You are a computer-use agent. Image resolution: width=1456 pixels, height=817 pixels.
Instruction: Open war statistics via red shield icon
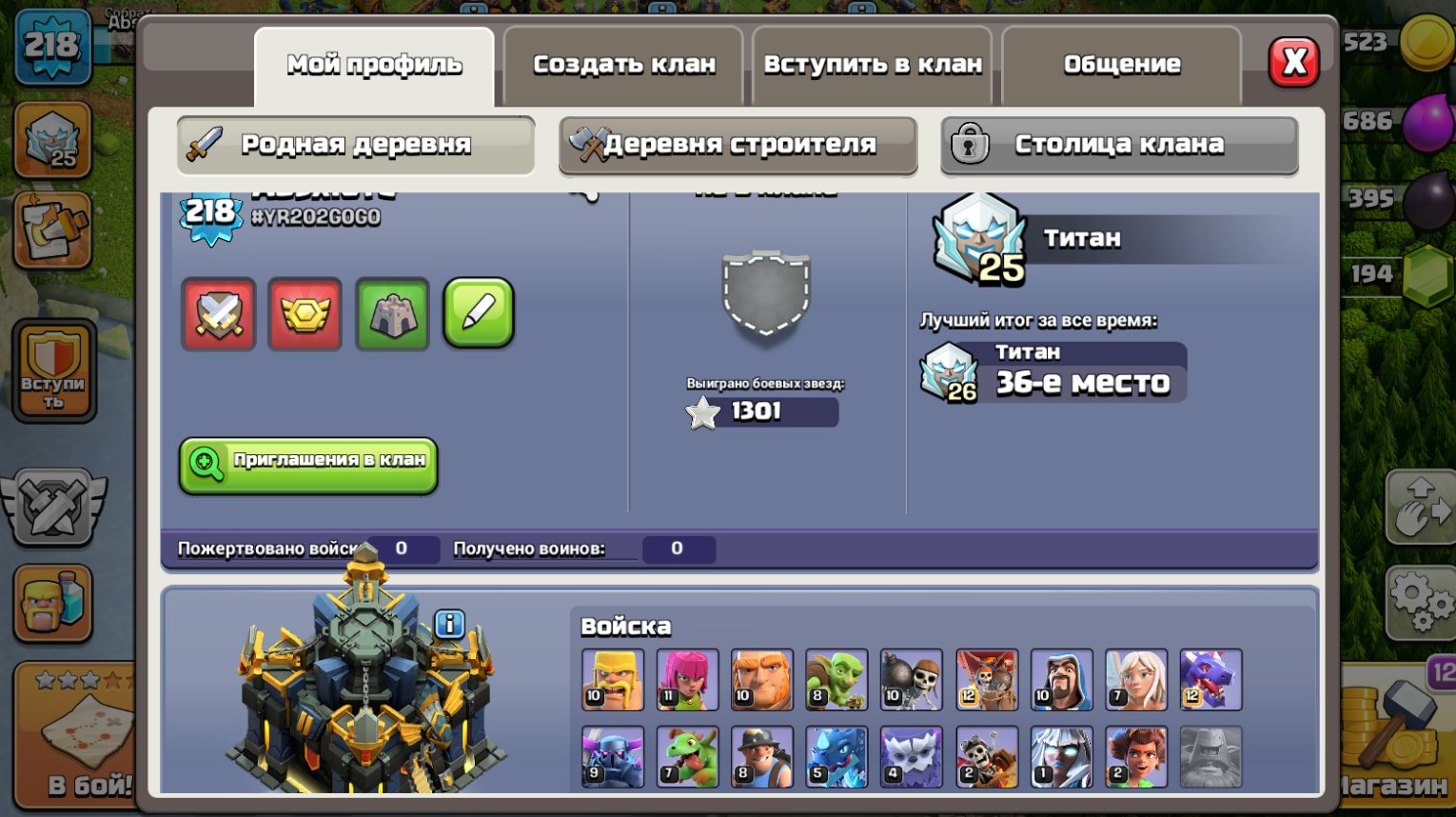point(219,314)
